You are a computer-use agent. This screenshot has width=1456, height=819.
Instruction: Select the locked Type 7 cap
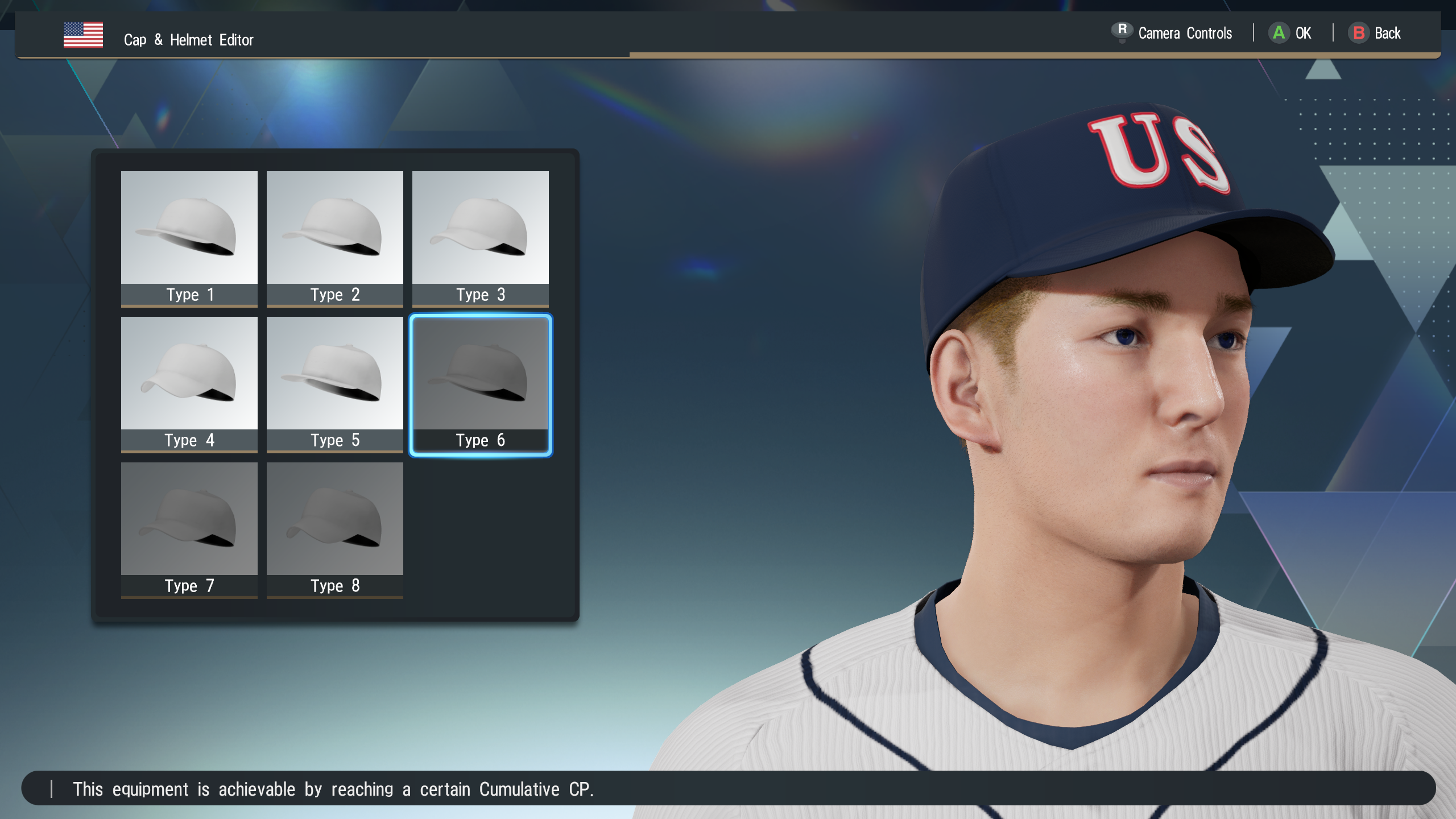[x=189, y=529]
